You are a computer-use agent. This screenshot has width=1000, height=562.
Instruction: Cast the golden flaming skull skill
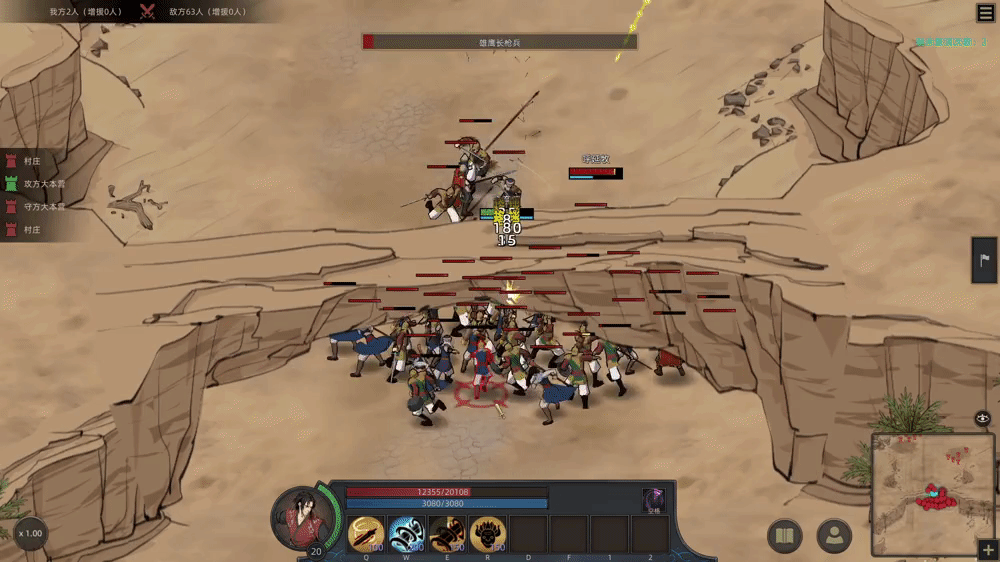(488, 535)
